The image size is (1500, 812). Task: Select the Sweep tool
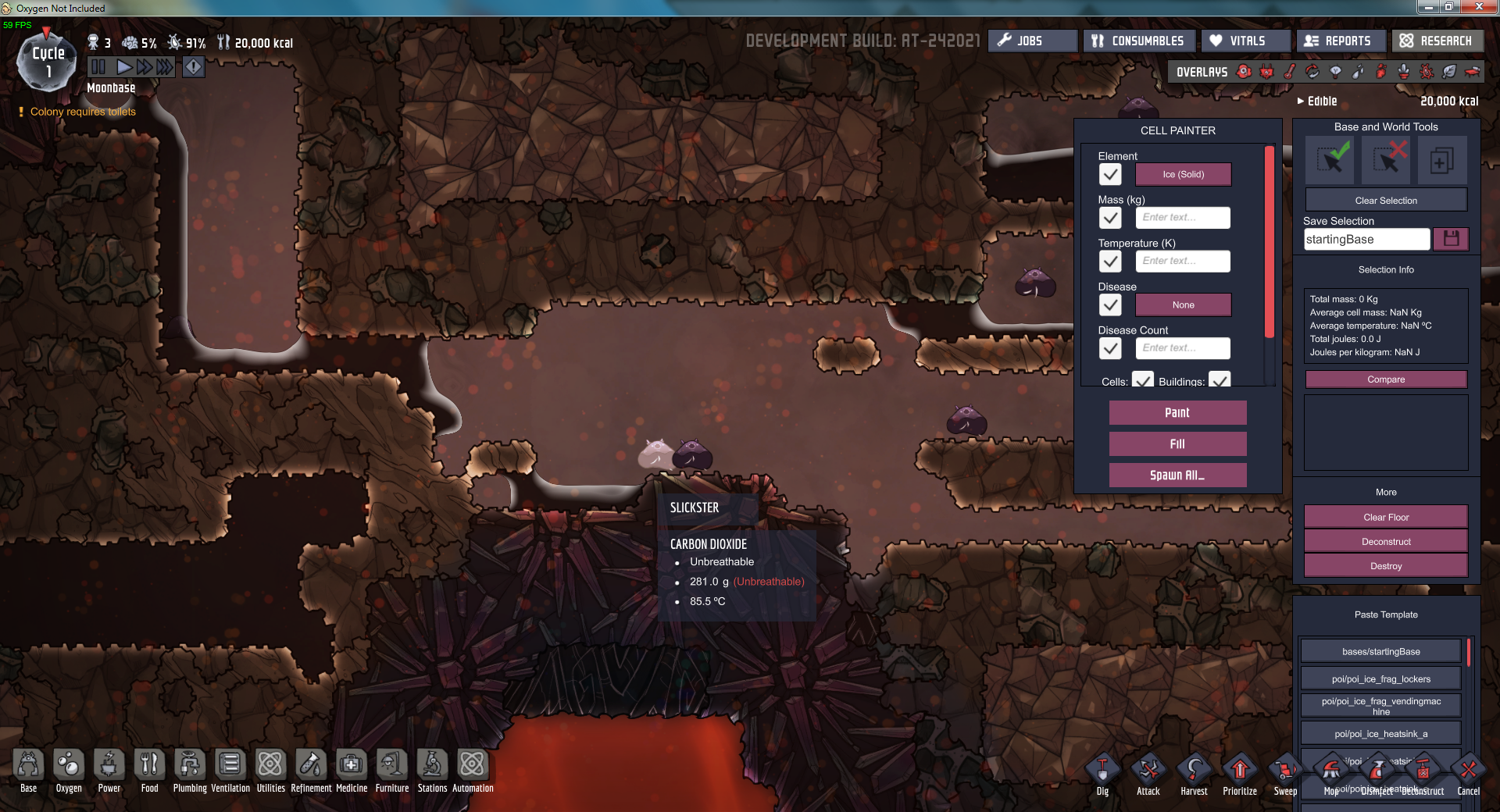coord(1285,769)
